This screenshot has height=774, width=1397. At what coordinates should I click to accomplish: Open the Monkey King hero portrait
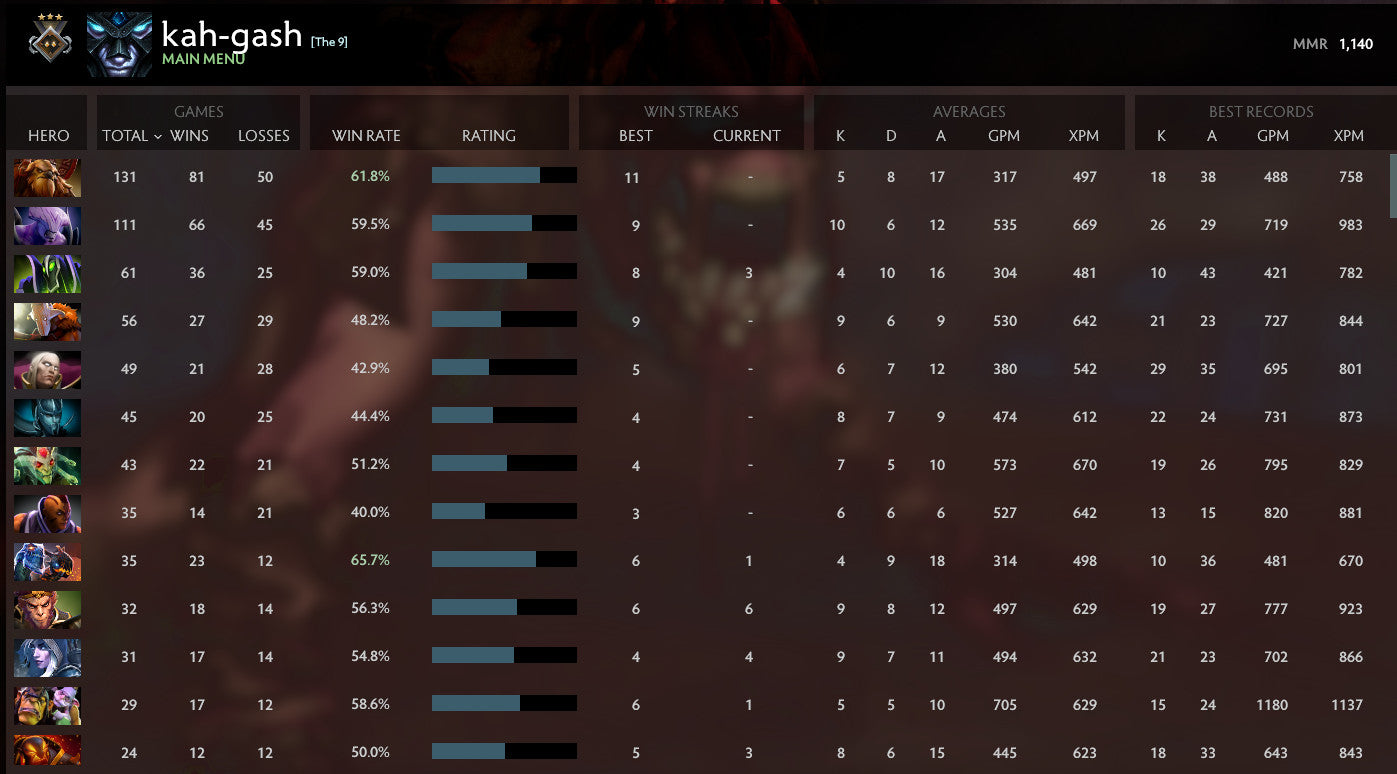46,609
